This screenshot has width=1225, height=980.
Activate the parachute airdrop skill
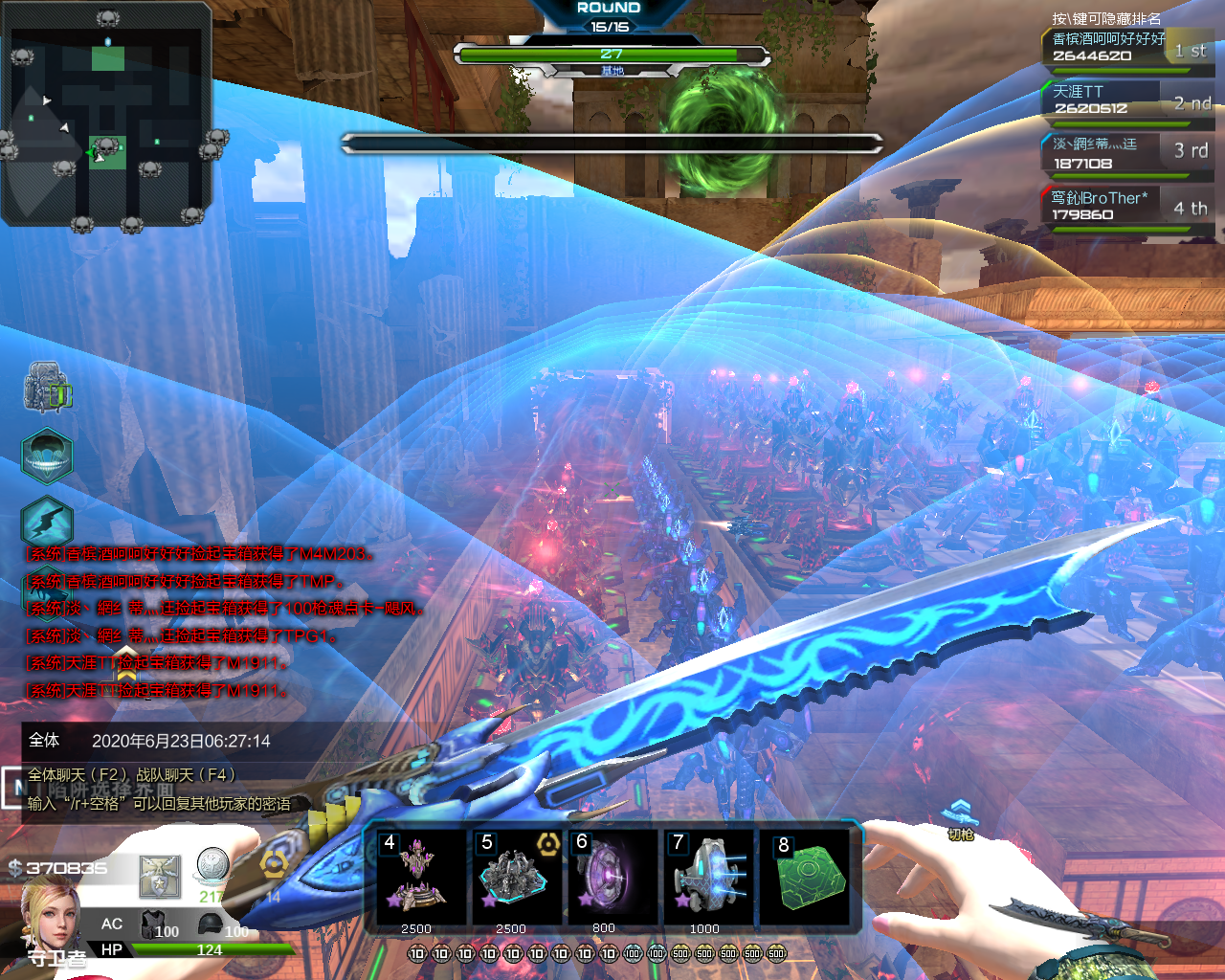(47, 456)
